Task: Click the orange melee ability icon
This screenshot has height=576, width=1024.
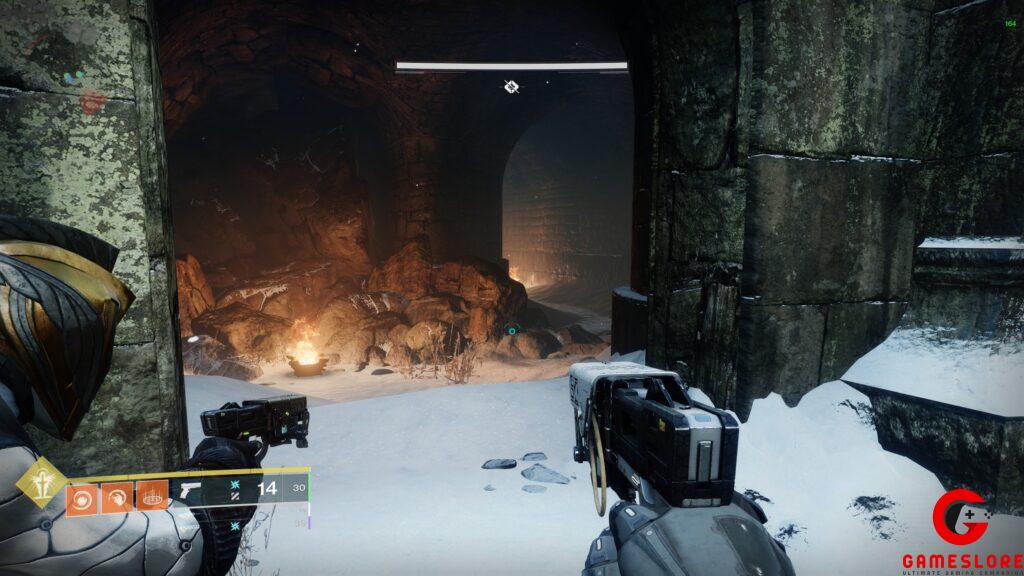Action: point(117,496)
